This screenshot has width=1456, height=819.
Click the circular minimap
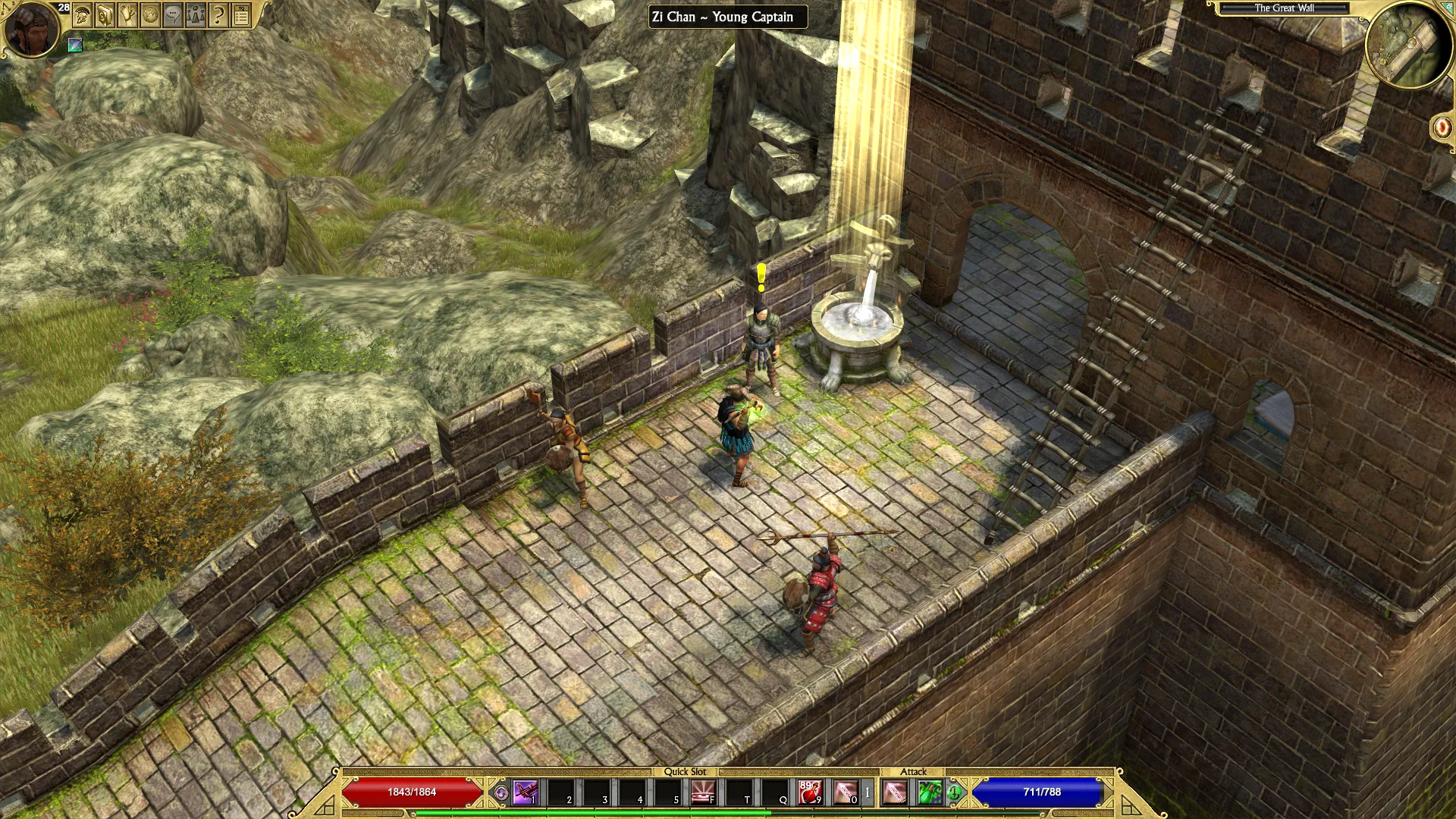[1408, 47]
